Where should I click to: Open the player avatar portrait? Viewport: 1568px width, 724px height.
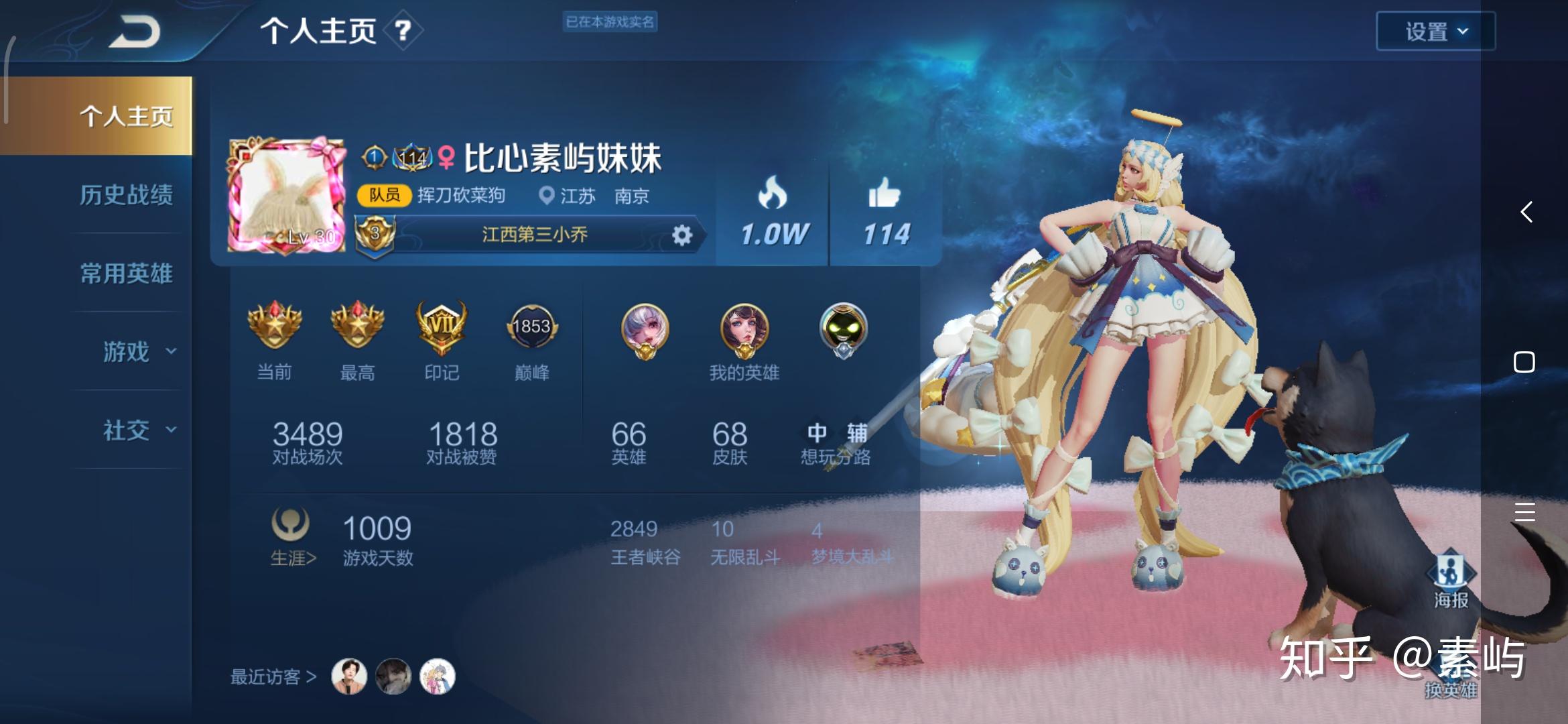click(x=286, y=196)
